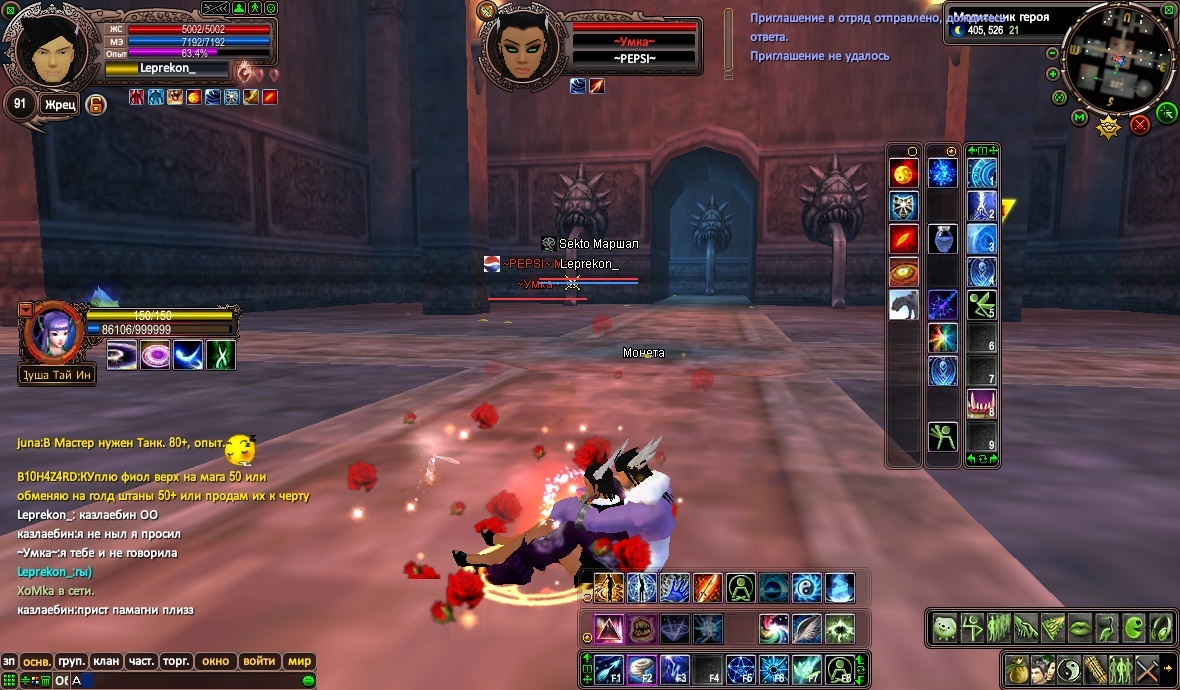
Task: Use the pentagram skill in slot F5
Action: coord(741,667)
